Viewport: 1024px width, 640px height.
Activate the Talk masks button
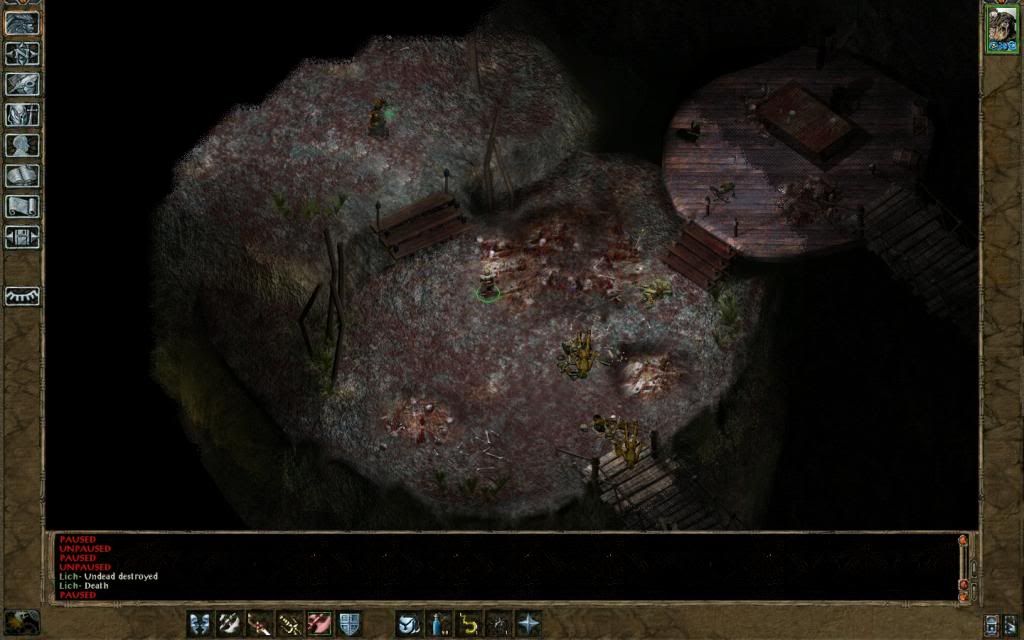(200, 623)
